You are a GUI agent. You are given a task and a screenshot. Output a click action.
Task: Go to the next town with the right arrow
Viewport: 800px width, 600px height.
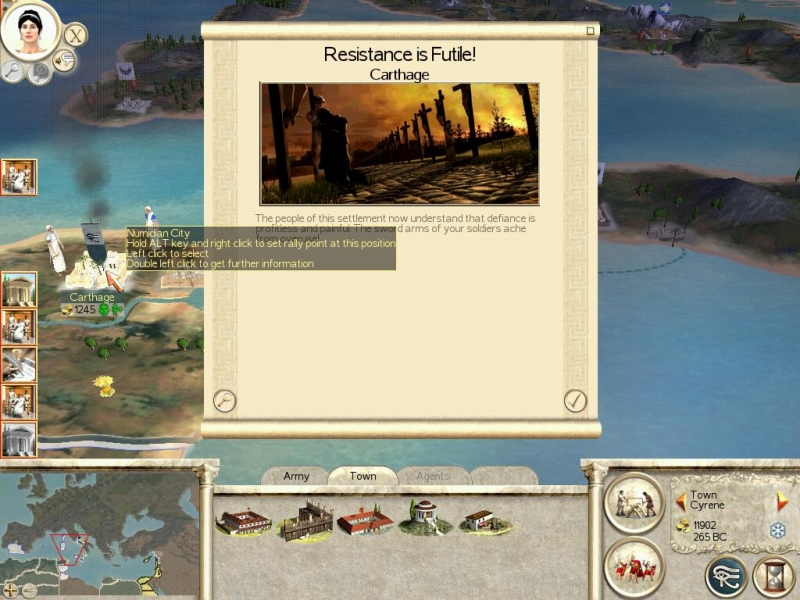click(783, 501)
